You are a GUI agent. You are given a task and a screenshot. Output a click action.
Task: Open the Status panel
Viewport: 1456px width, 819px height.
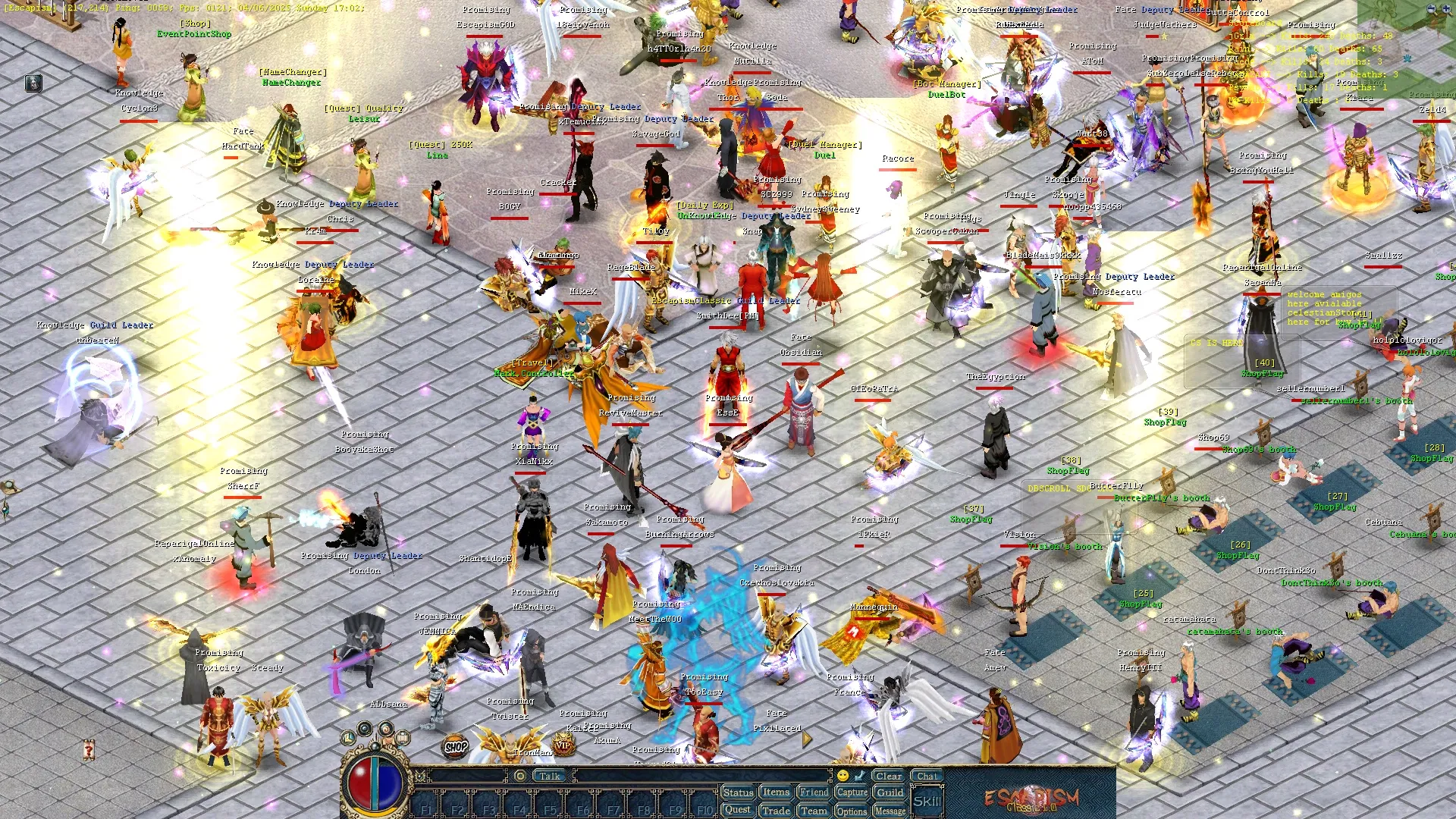pyautogui.click(x=737, y=792)
